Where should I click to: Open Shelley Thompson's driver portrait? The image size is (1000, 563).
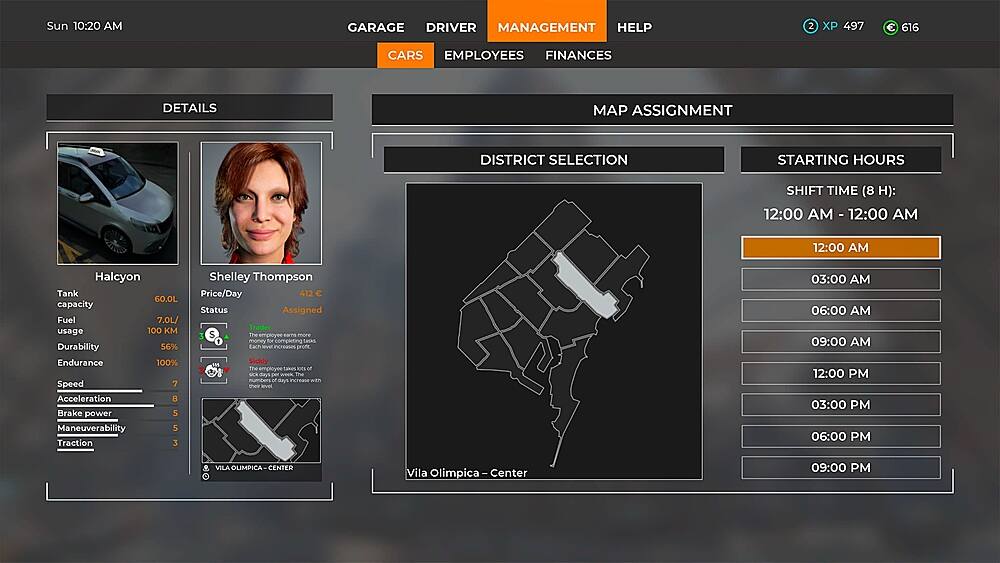pyautogui.click(x=261, y=203)
